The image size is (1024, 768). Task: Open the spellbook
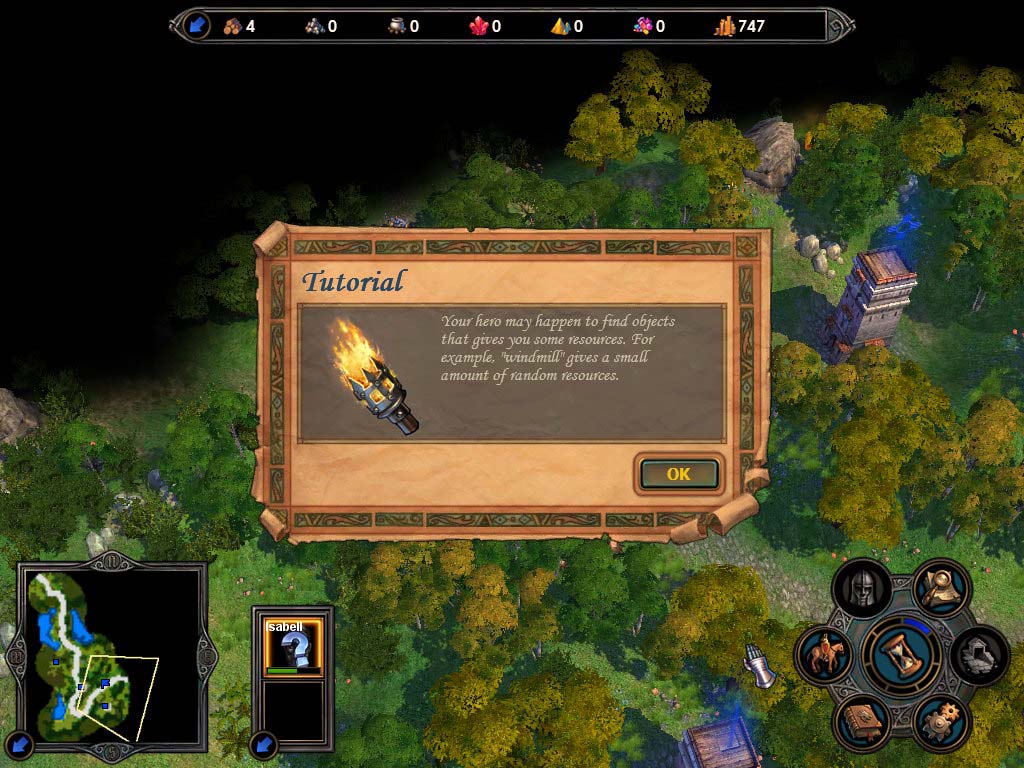(x=862, y=722)
